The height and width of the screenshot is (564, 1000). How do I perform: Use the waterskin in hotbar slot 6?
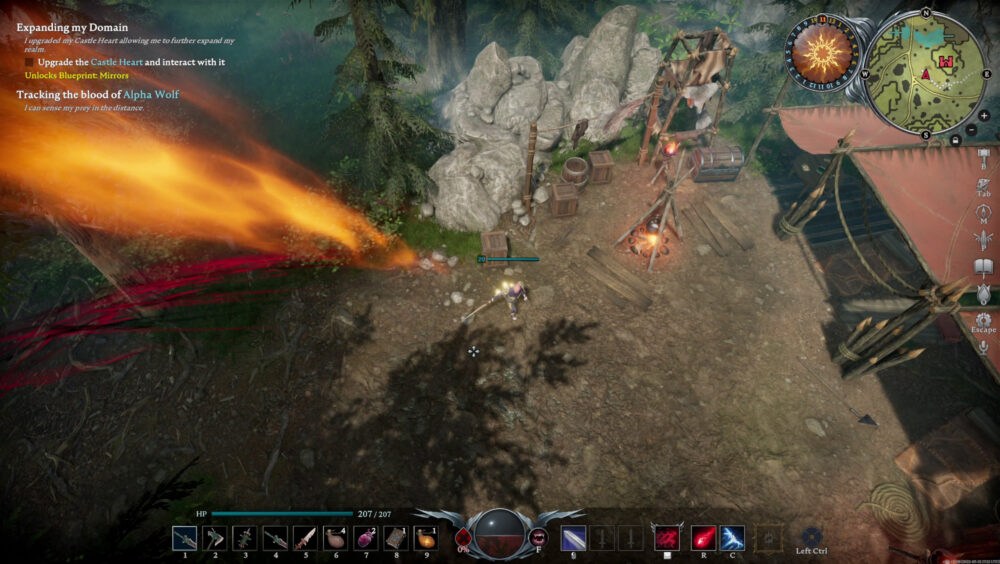(x=335, y=538)
